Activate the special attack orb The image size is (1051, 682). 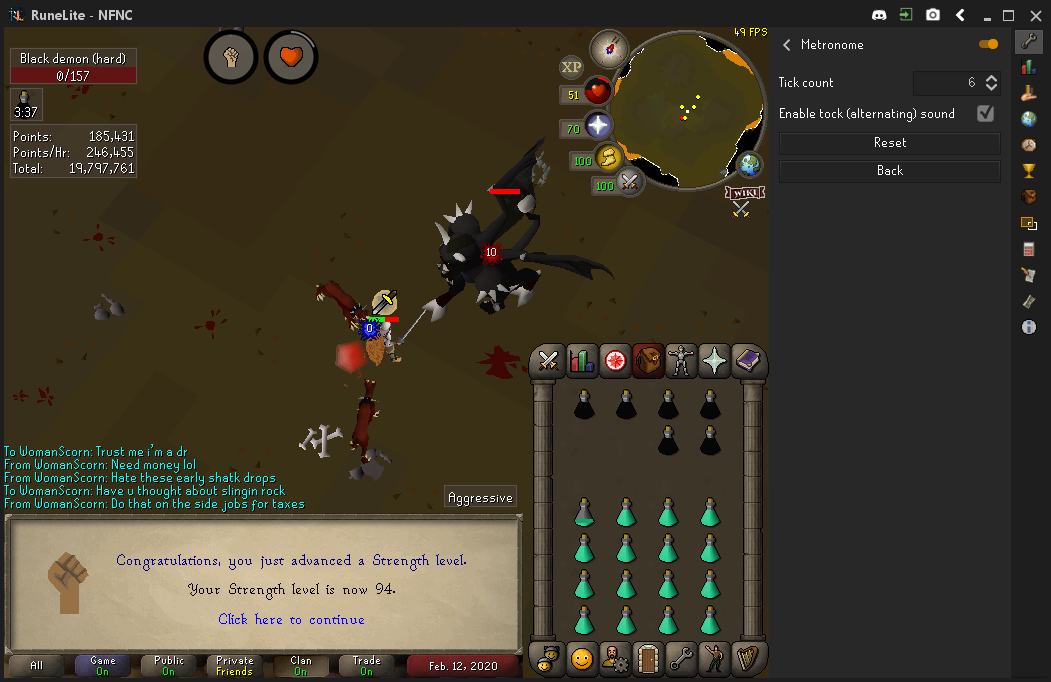click(629, 183)
